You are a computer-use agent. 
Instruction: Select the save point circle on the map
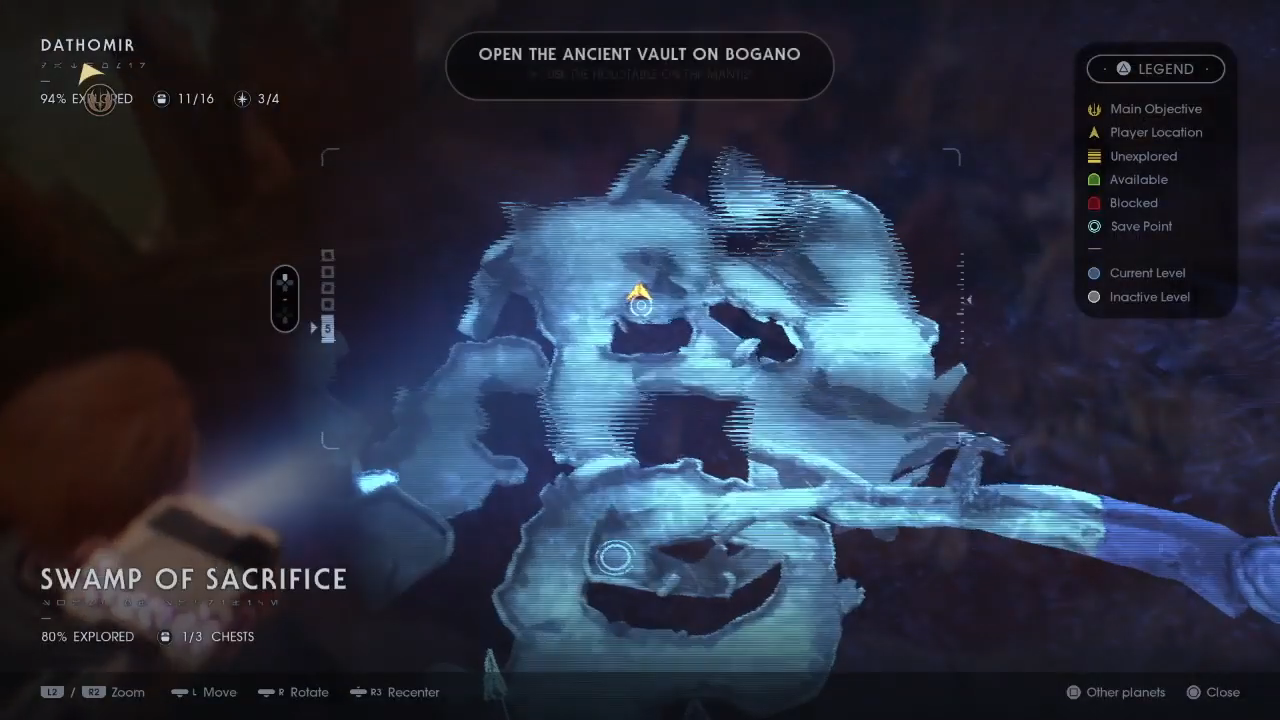coord(614,557)
